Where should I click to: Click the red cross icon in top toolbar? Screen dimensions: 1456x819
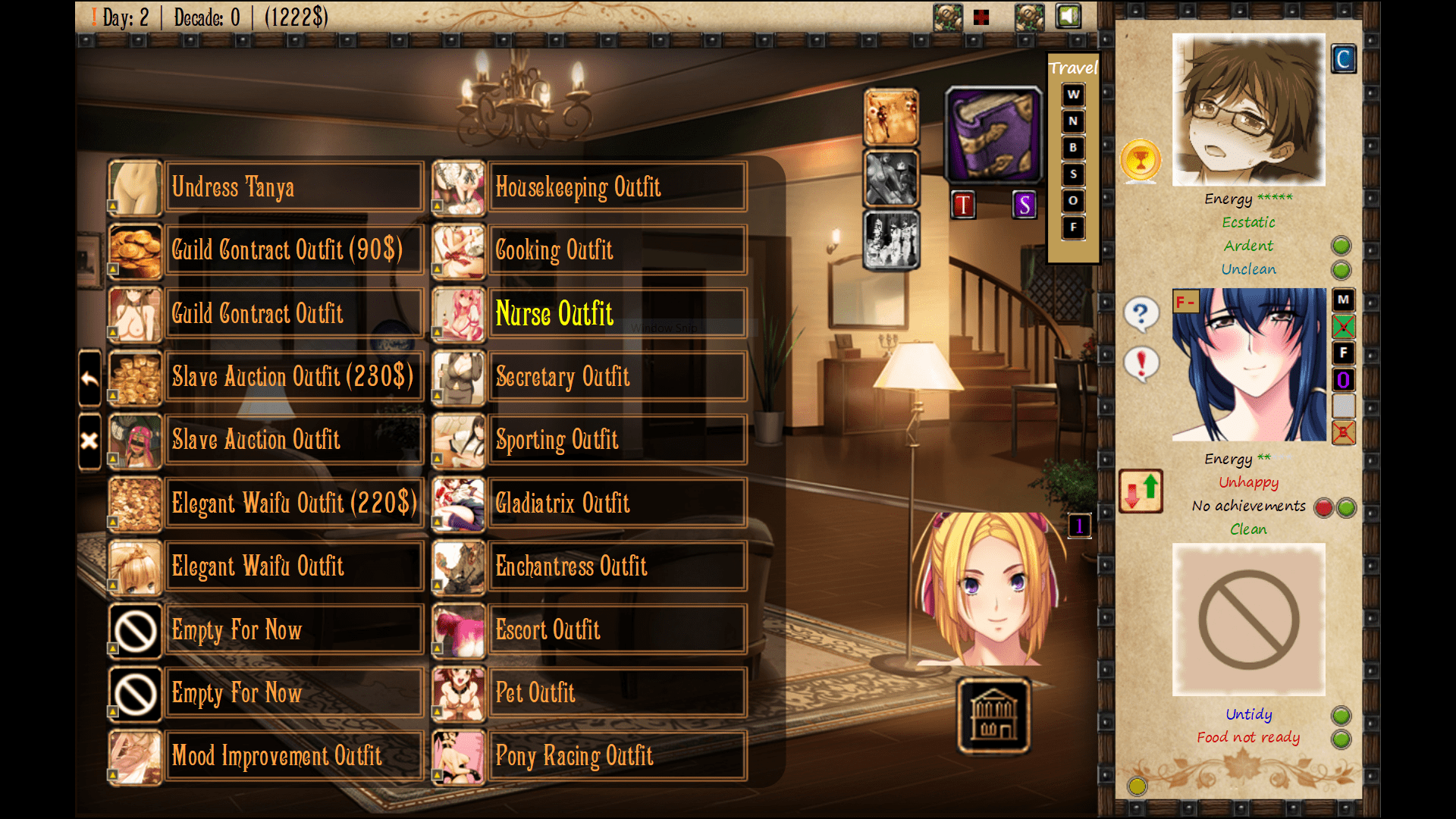(981, 17)
